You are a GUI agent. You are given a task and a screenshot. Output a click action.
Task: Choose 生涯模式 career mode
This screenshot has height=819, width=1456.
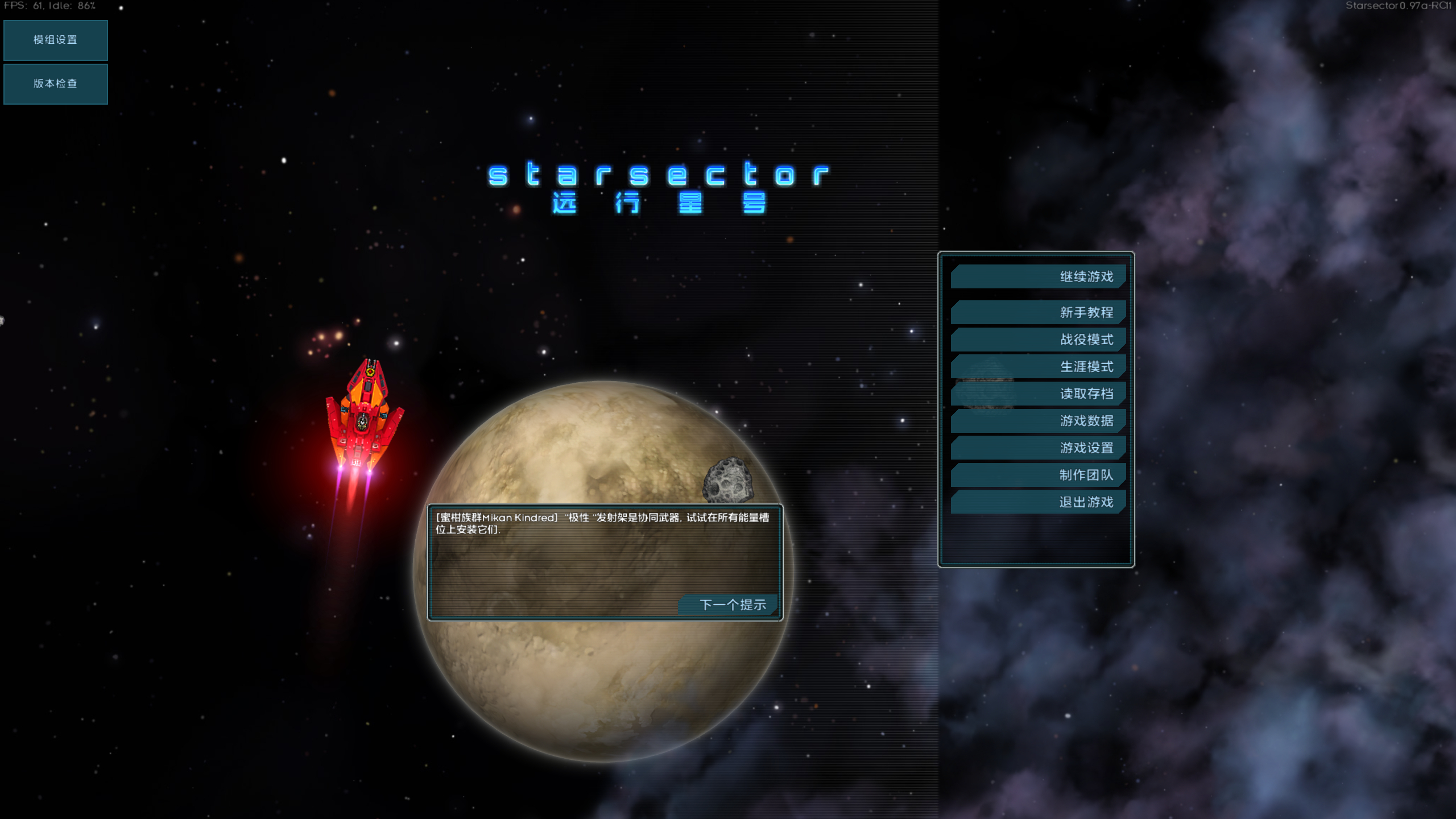[x=1038, y=367]
